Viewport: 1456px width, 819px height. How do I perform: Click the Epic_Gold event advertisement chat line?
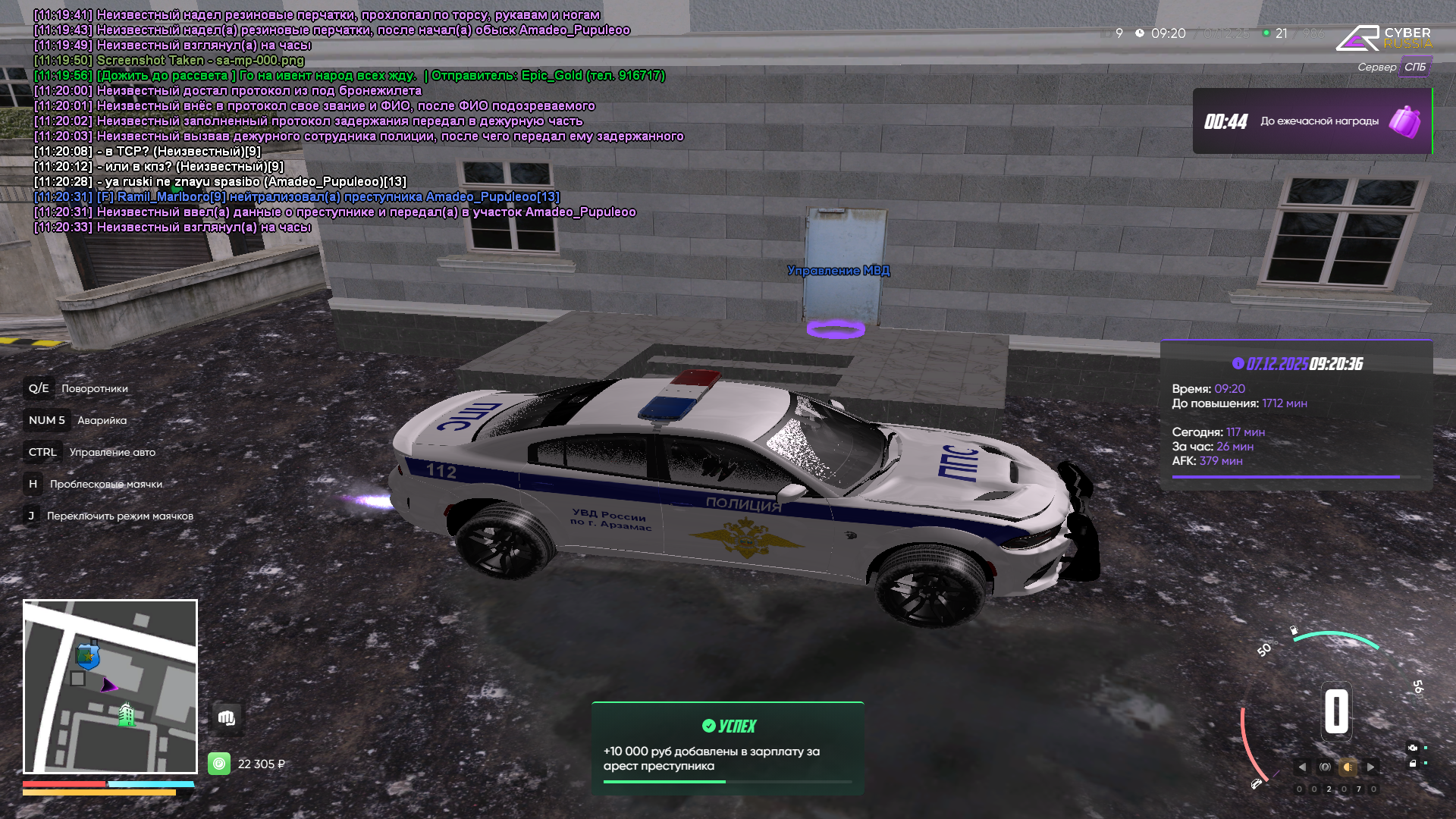(349, 76)
